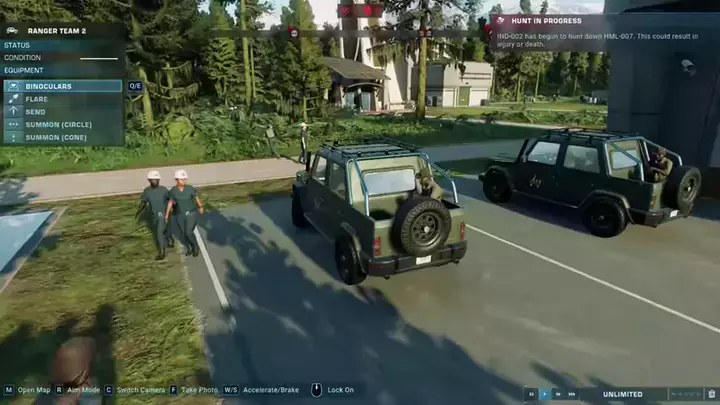This screenshot has width=720, height=405.
Task: Activate the fastest game speed
Action: tap(571, 394)
